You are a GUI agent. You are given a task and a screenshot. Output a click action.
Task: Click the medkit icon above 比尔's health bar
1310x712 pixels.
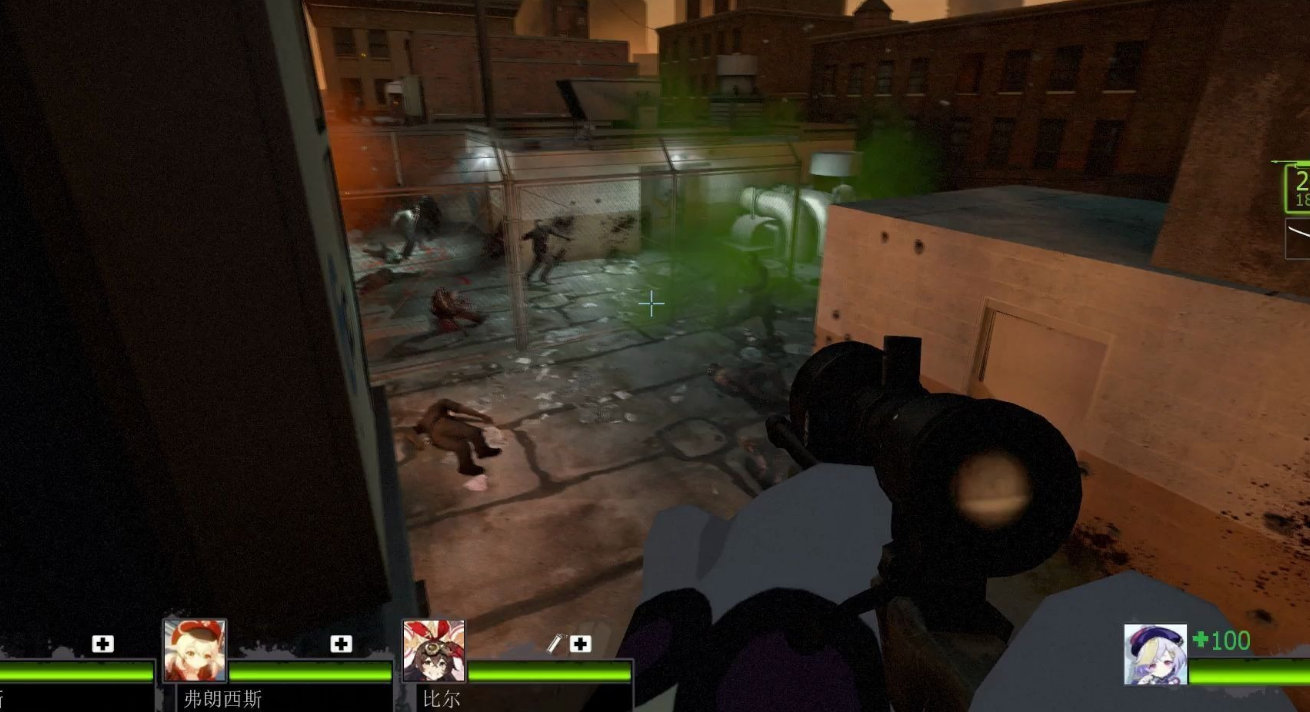click(580, 644)
